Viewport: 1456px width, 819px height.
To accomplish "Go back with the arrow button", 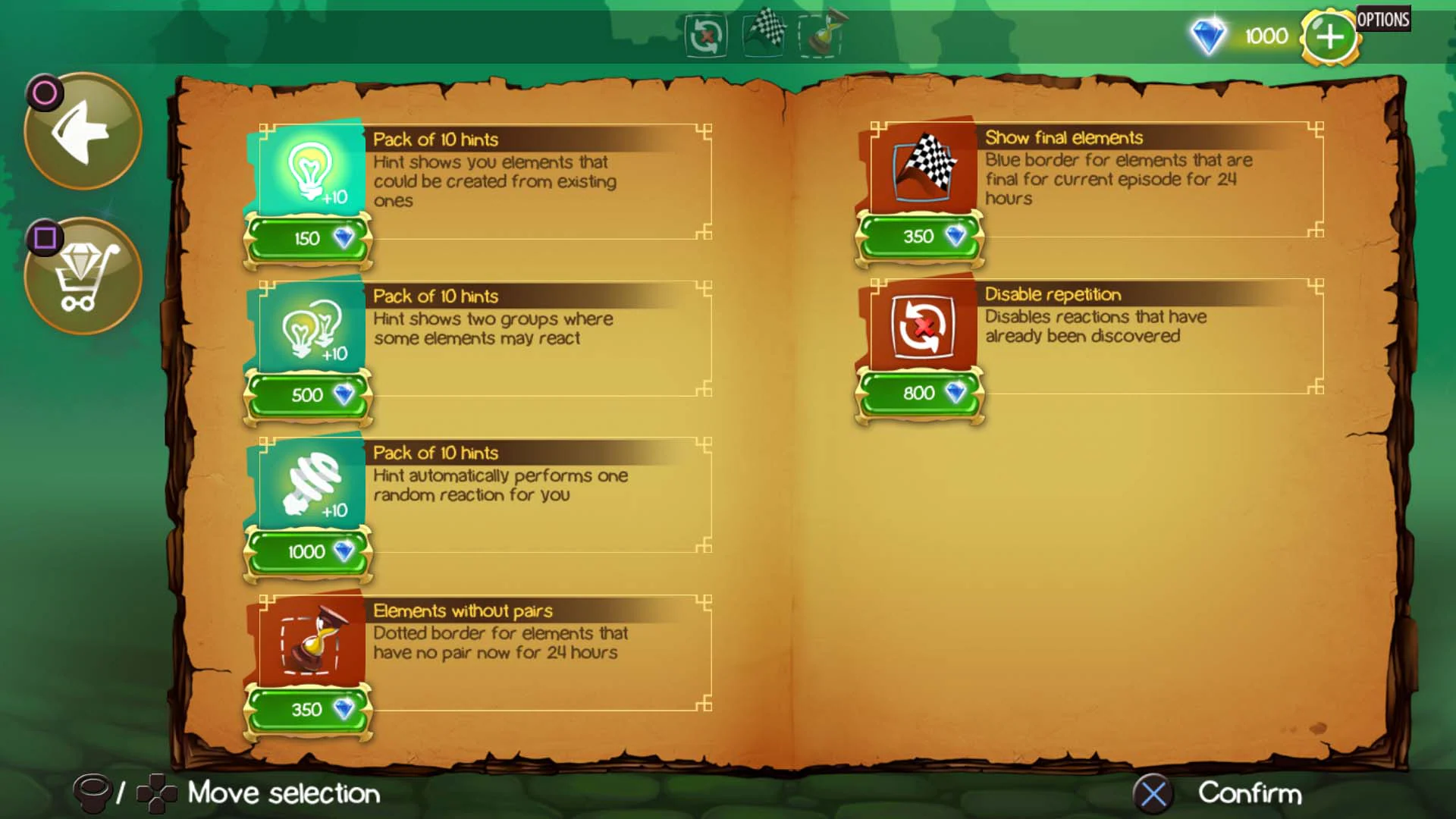I will point(82,130).
